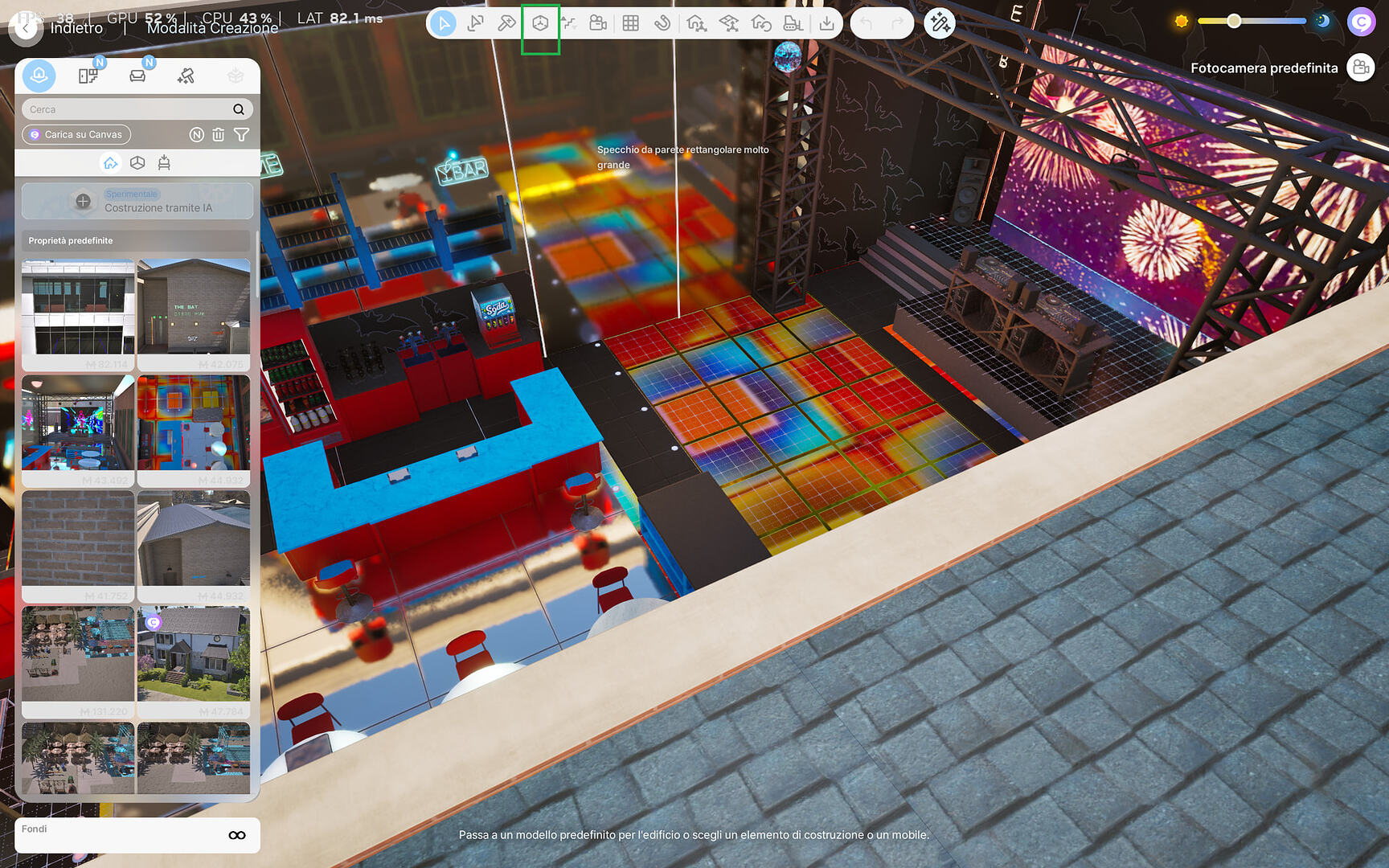Select the THE BAT property thumbnail

coord(193,312)
